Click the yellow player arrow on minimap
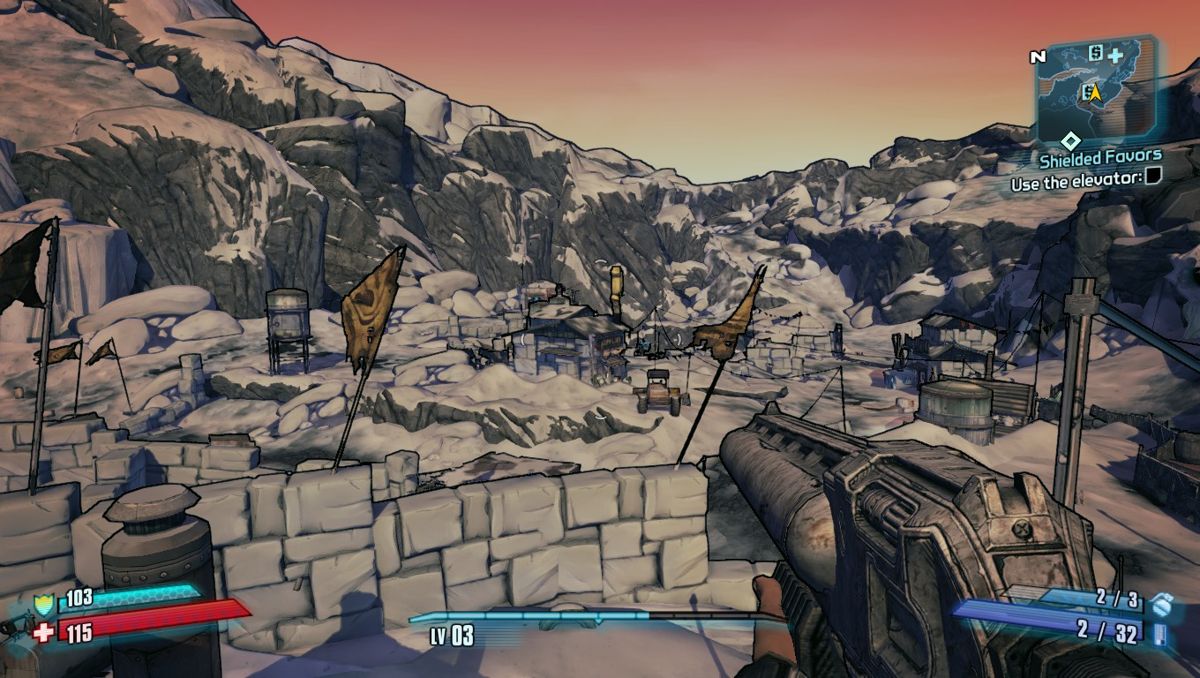 click(x=1094, y=93)
